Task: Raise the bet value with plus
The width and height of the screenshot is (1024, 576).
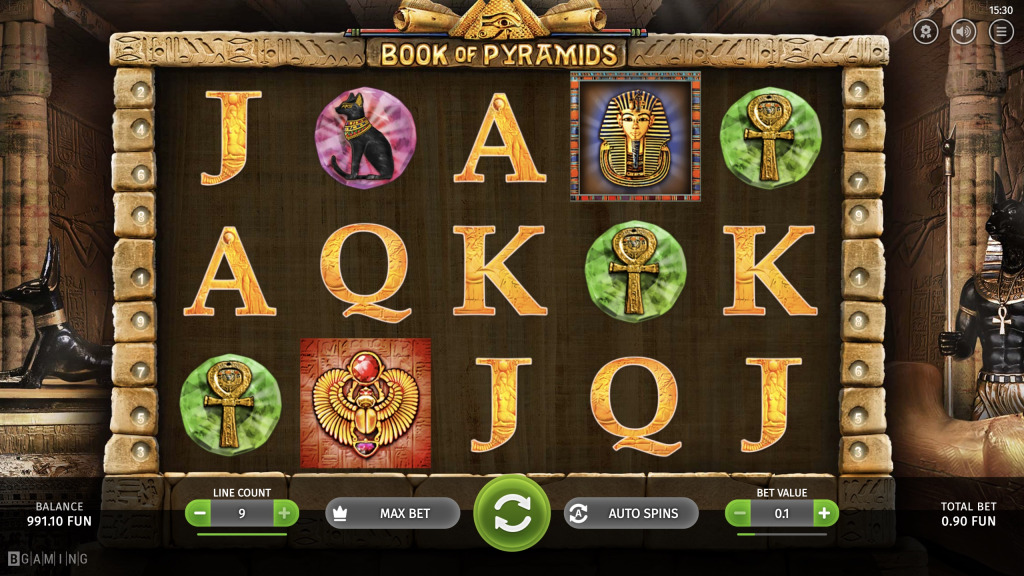Action: [x=825, y=513]
